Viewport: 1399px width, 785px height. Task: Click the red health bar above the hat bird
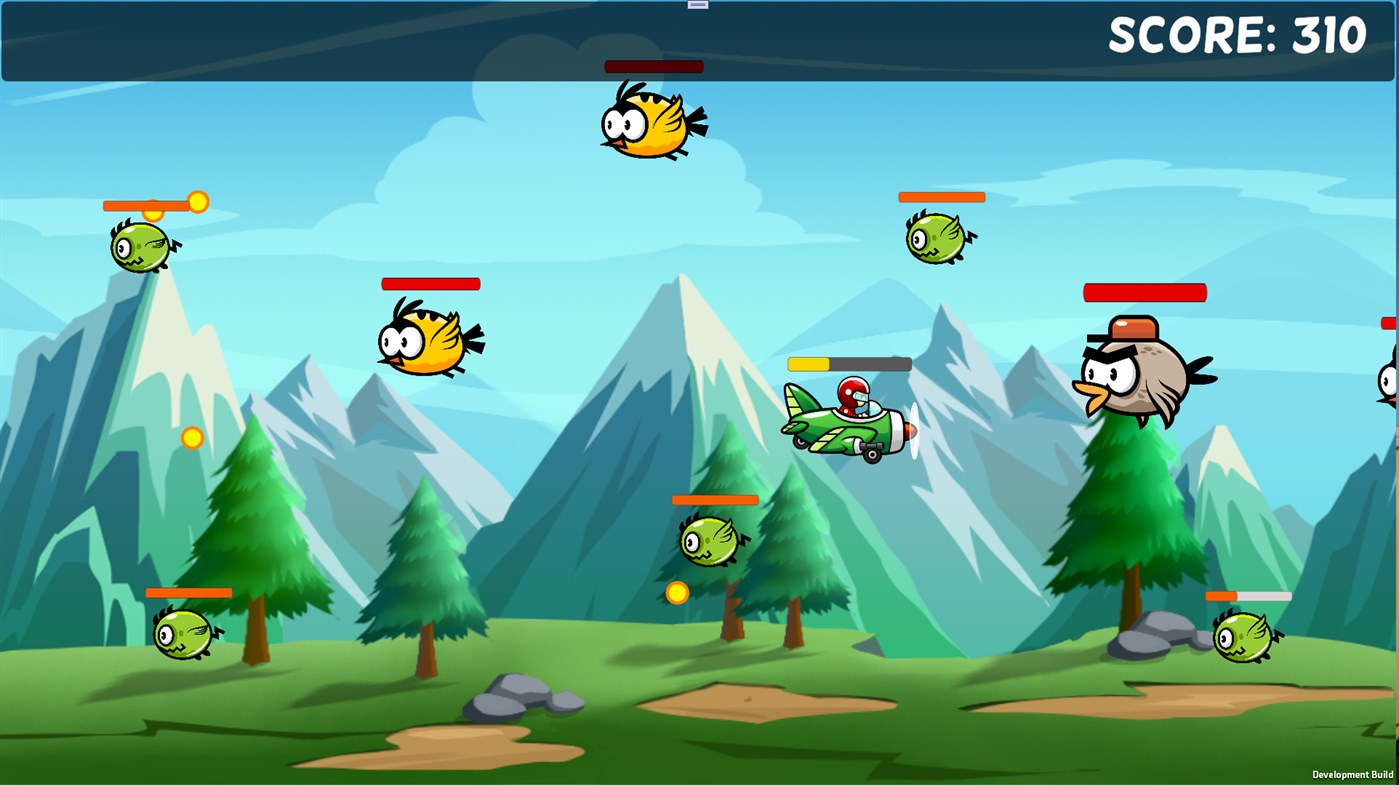click(x=1144, y=292)
